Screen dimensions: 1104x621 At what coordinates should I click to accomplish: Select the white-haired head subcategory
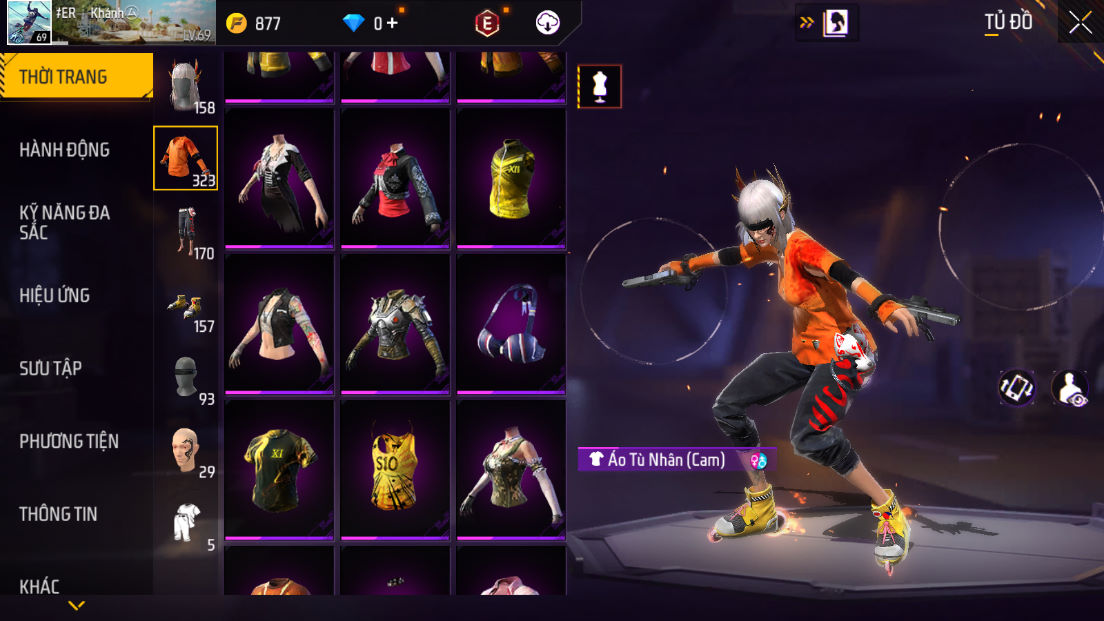185,86
